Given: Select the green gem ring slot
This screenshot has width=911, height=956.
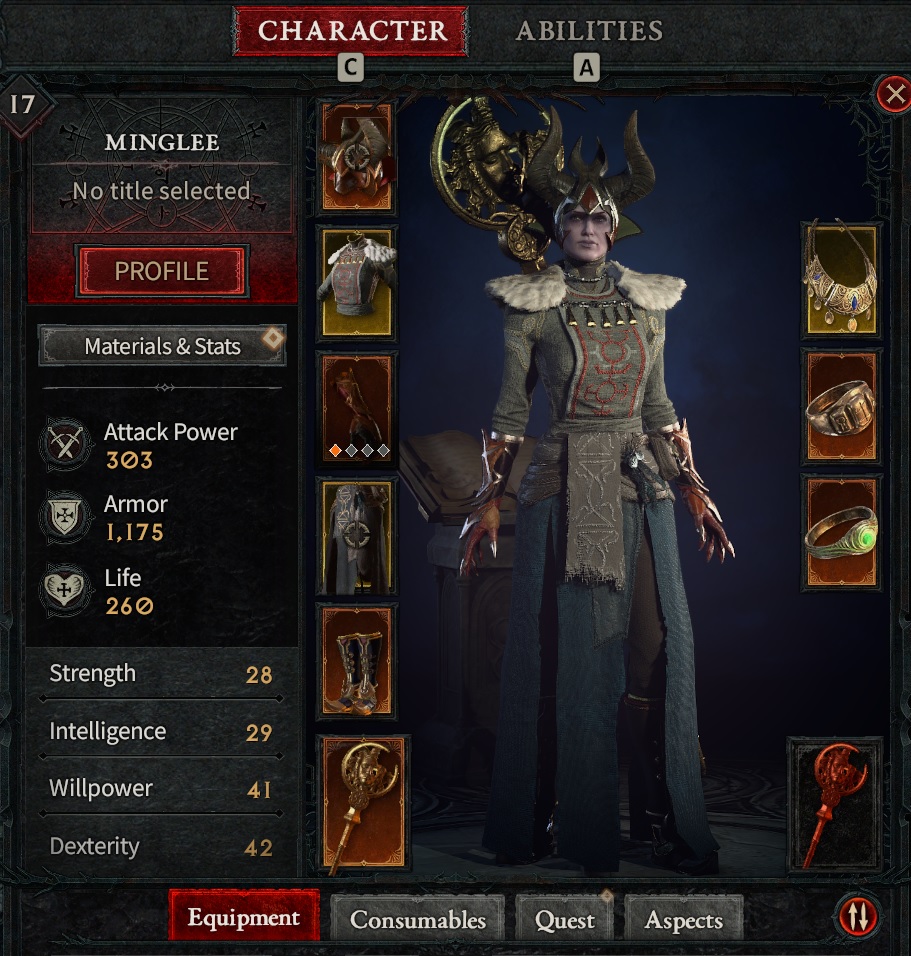Looking at the screenshot, I should click(x=842, y=535).
